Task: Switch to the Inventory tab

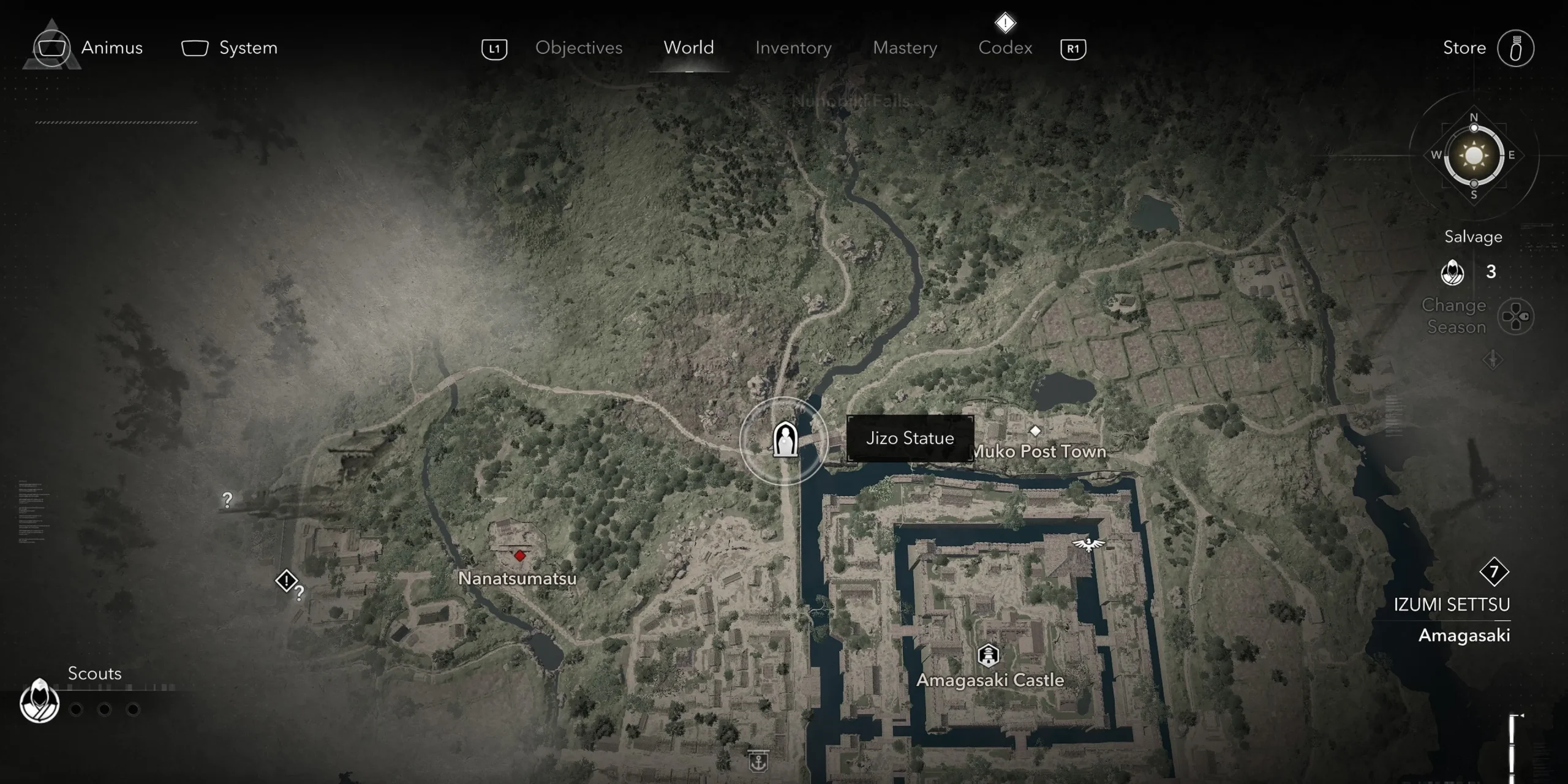Action: click(793, 48)
